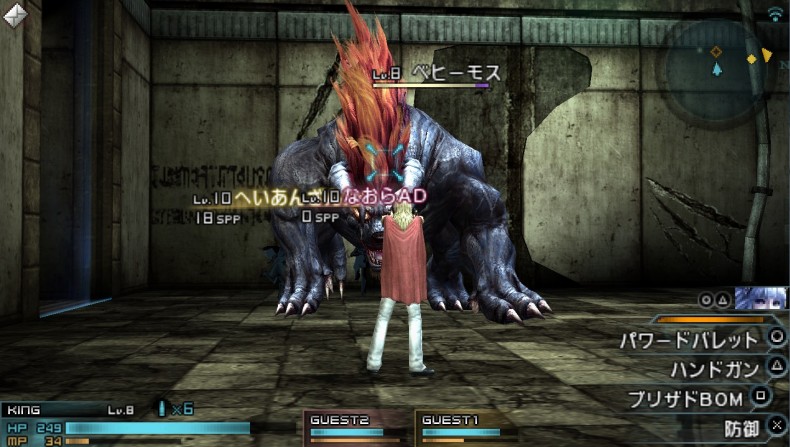Select the GUEST2 party member panel
The image size is (790, 447).
(357, 427)
